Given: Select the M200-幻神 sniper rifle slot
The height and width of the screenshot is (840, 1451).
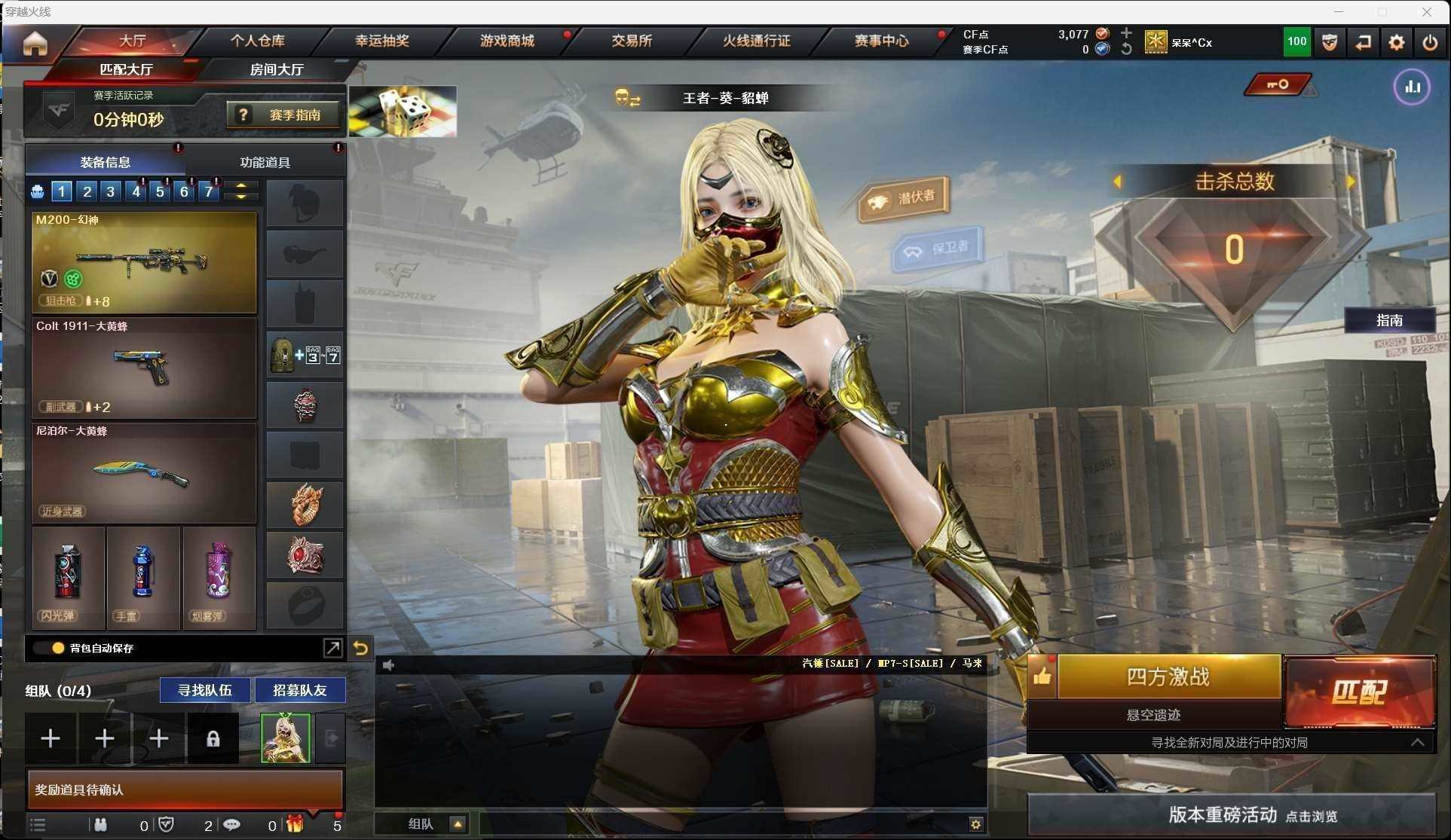Looking at the screenshot, I should 144,262.
